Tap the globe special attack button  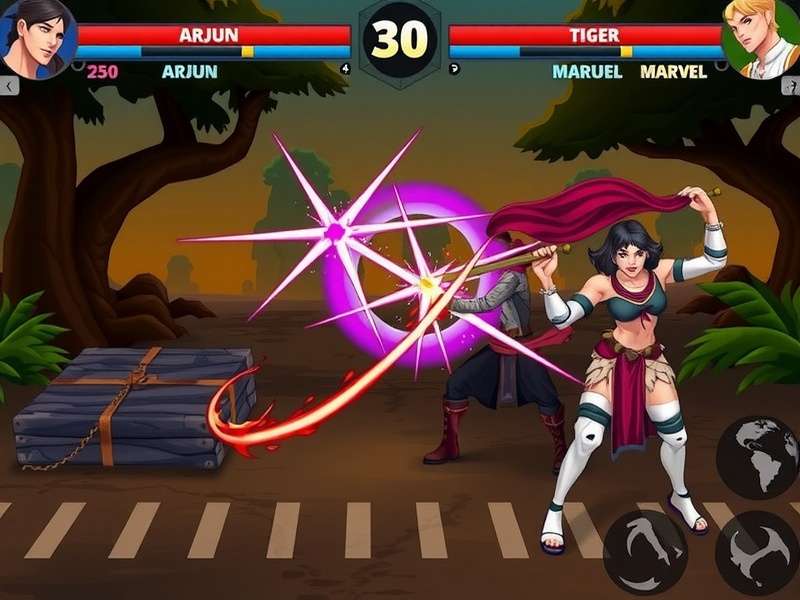tap(757, 457)
